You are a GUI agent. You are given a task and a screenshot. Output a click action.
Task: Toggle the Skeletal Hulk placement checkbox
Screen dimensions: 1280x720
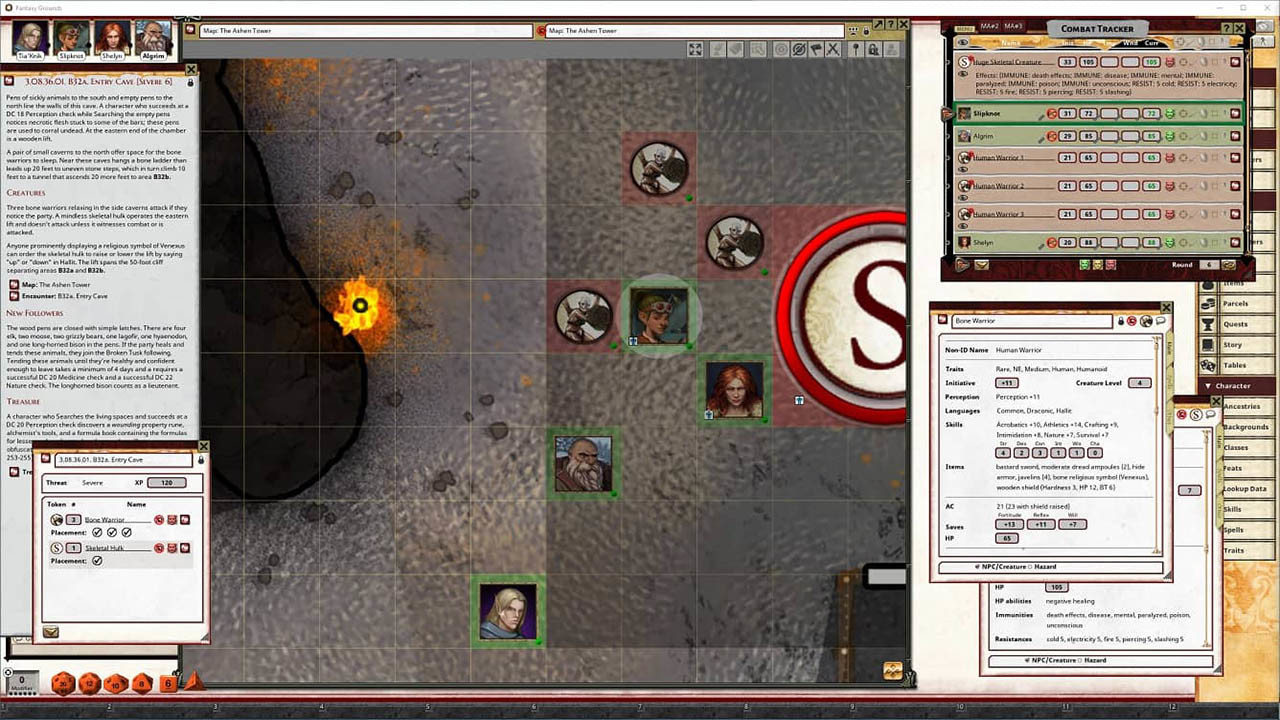98,561
